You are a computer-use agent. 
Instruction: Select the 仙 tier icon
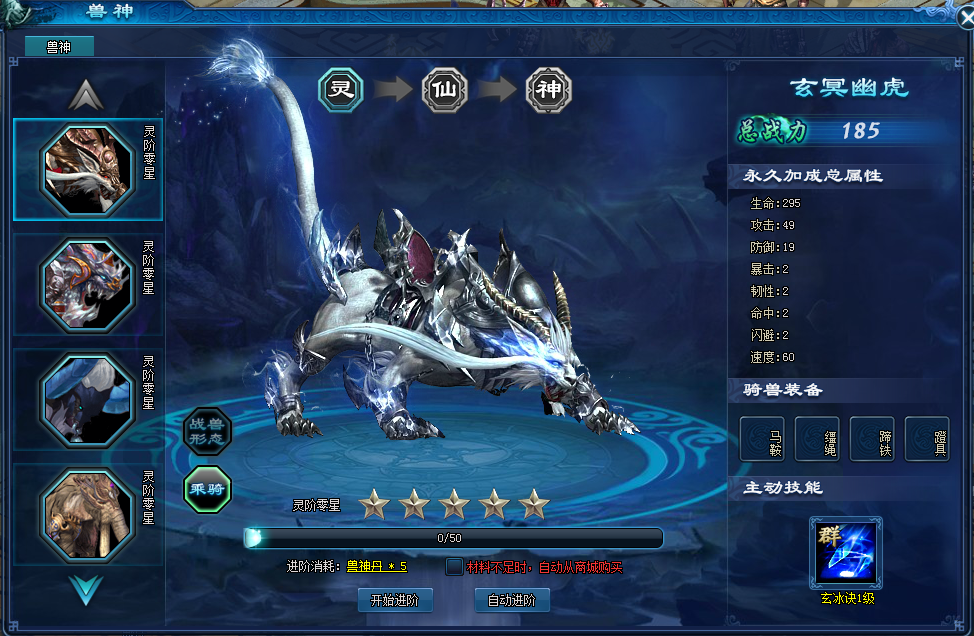click(x=445, y=90)
